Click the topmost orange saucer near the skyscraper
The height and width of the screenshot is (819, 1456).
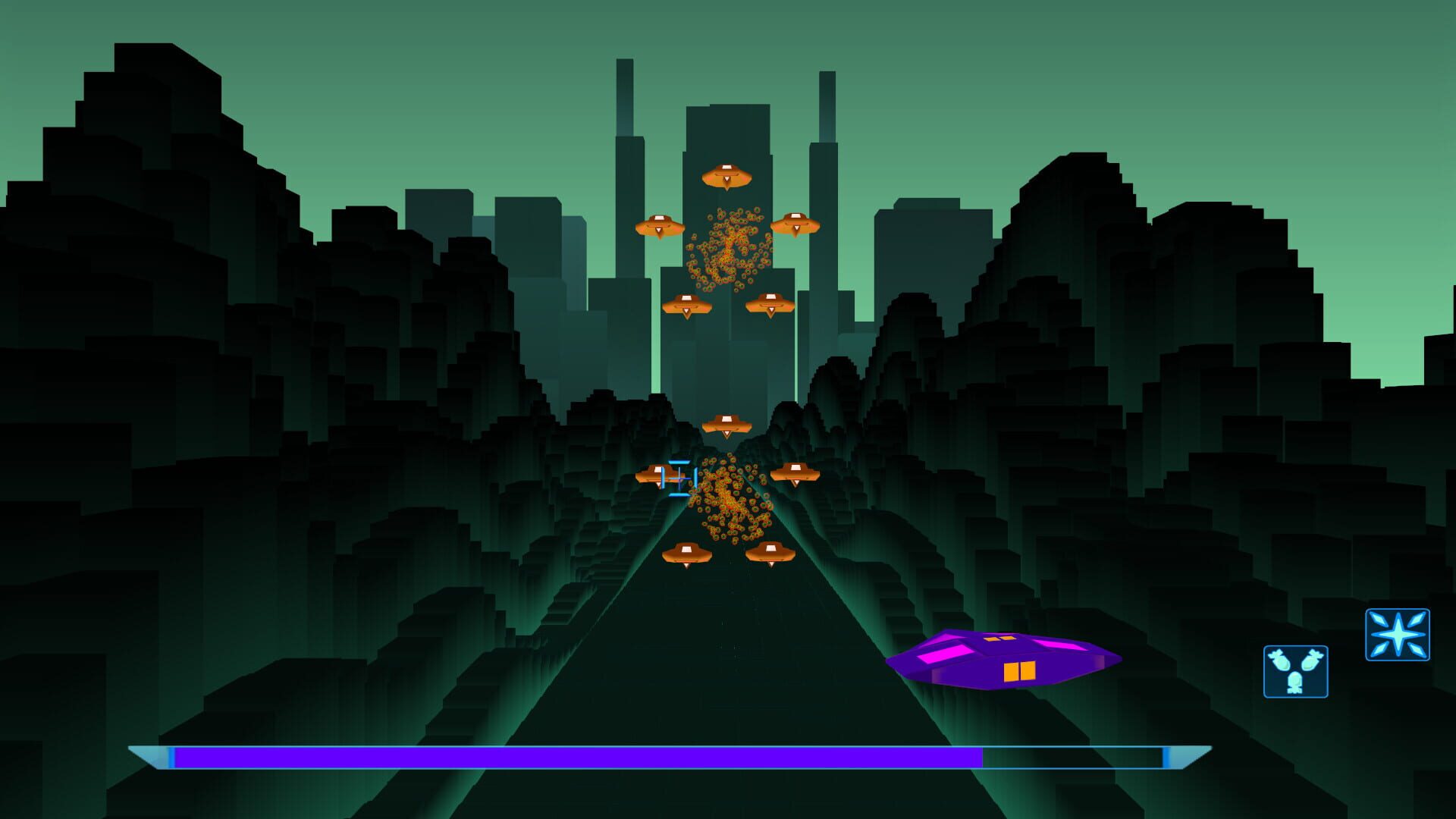point(728,177)
